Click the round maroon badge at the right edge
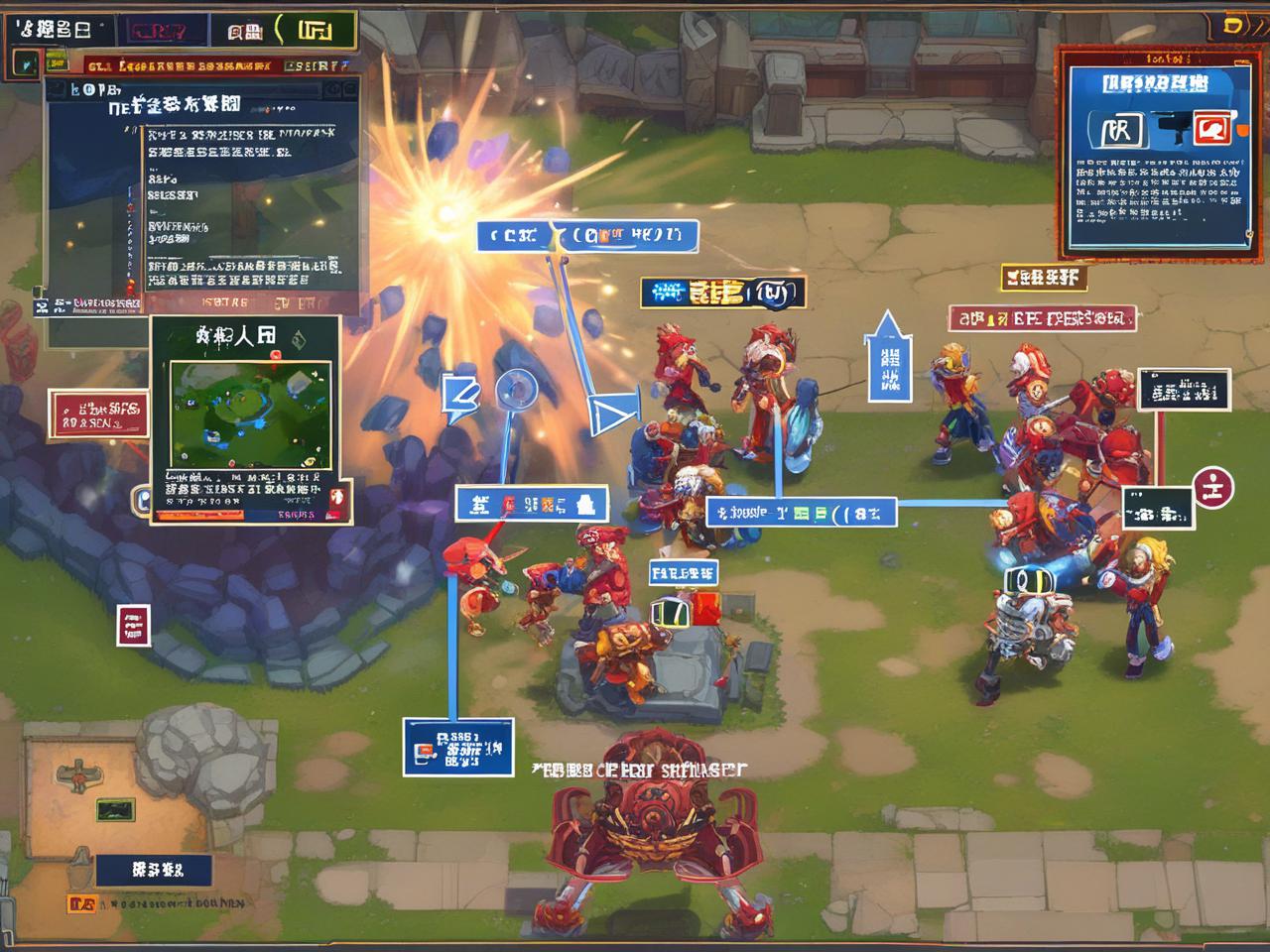1270x952 pixels. pyautogui.click(x=1214, y=487)
